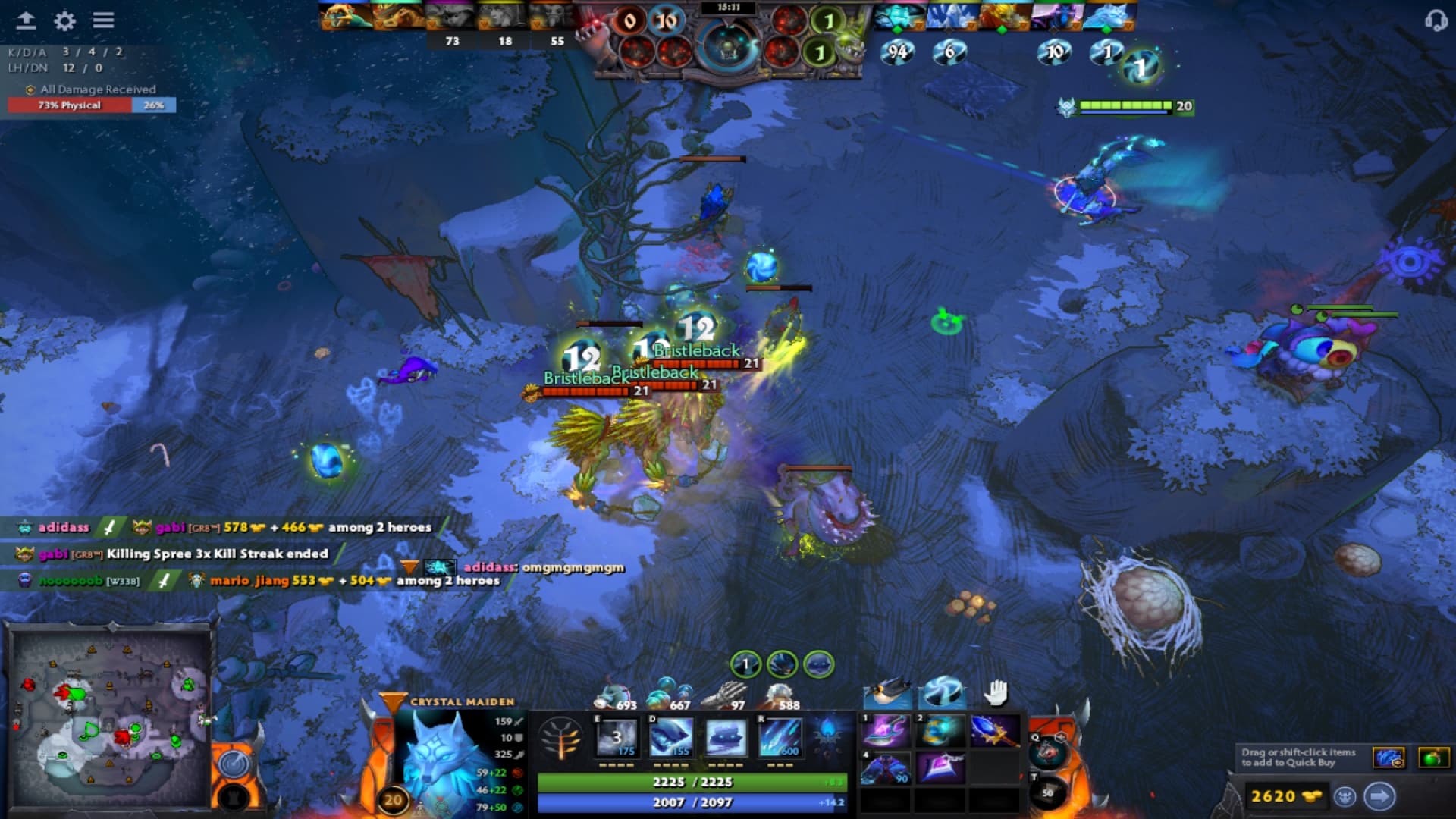The height and width of the screenshot is (819, 1456).
Task: Open the settings gear menu
Action: coord(64,21)
